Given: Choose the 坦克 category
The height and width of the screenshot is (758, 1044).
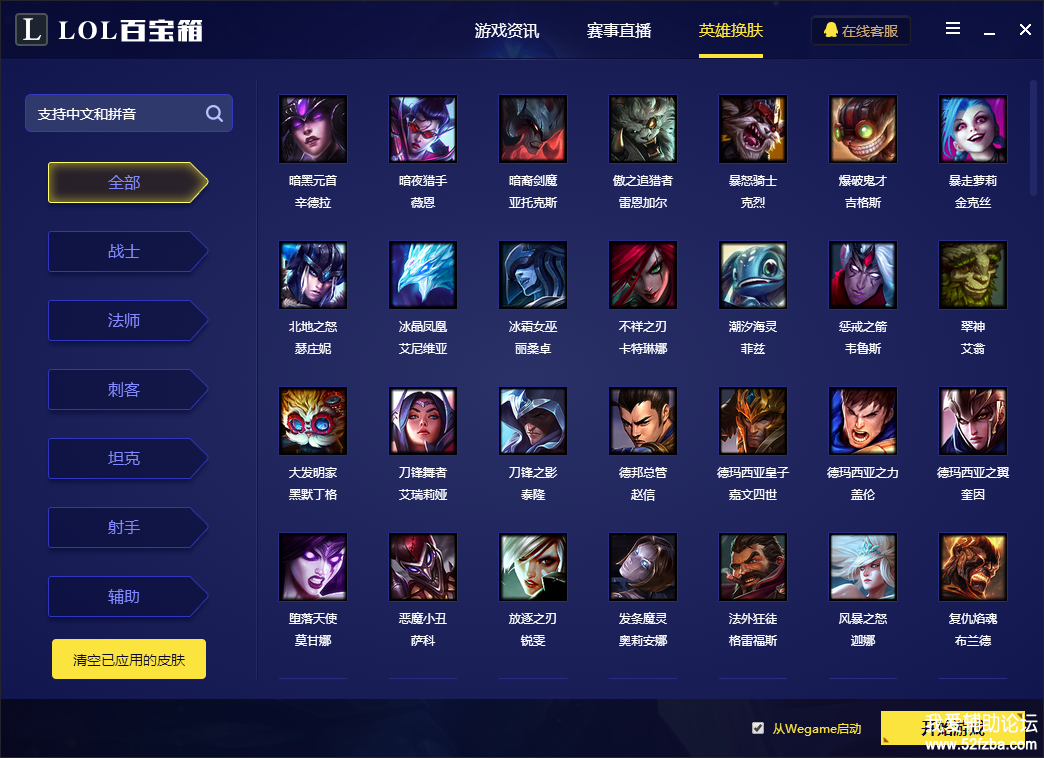Looking at the screenshot, I should [125, 459].
